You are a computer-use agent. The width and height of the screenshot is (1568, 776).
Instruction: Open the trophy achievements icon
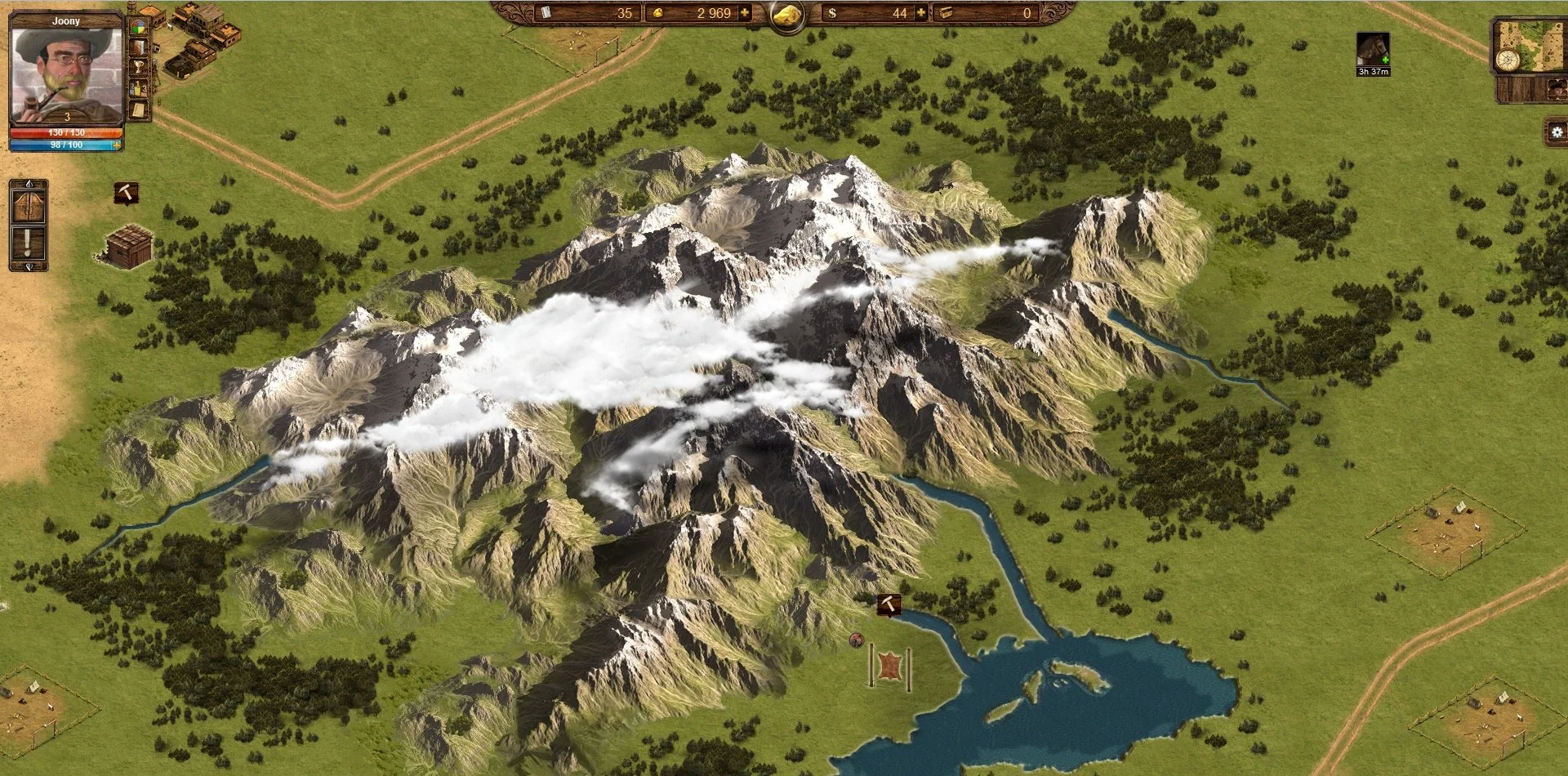[140, 68]
